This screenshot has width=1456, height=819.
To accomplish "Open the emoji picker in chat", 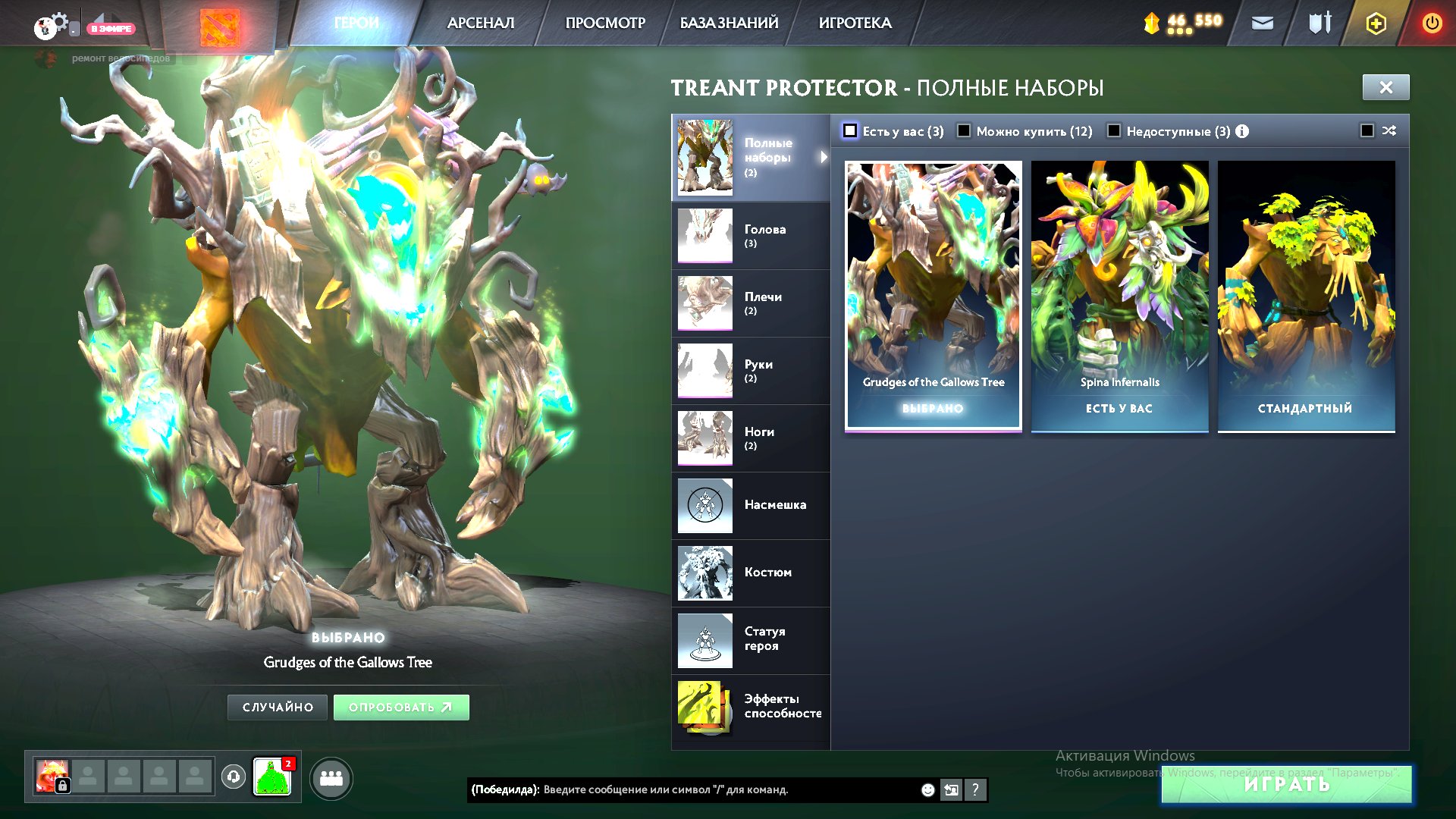I will [x=927, y=789].
